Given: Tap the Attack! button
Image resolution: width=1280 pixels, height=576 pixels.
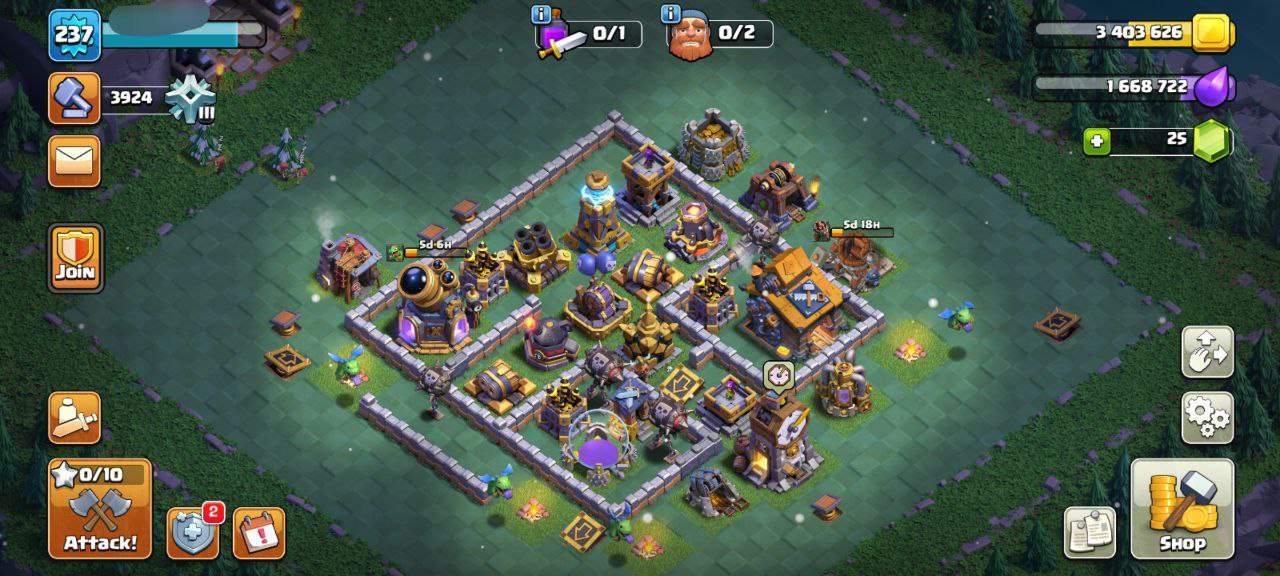Looking at the screenshot, I should click(100, 508).
